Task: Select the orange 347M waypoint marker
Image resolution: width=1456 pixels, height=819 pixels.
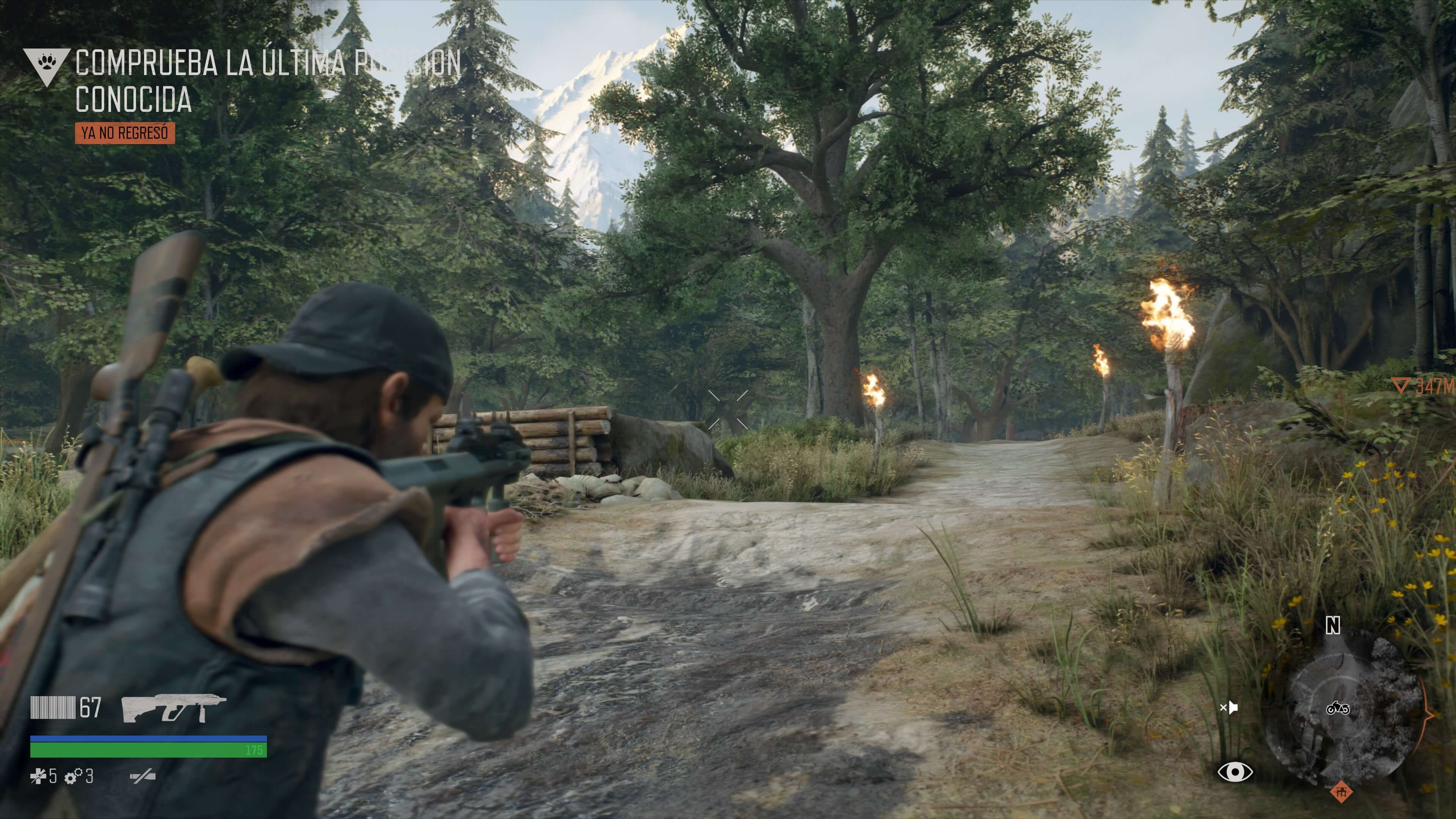Action: pos(1423,387)
